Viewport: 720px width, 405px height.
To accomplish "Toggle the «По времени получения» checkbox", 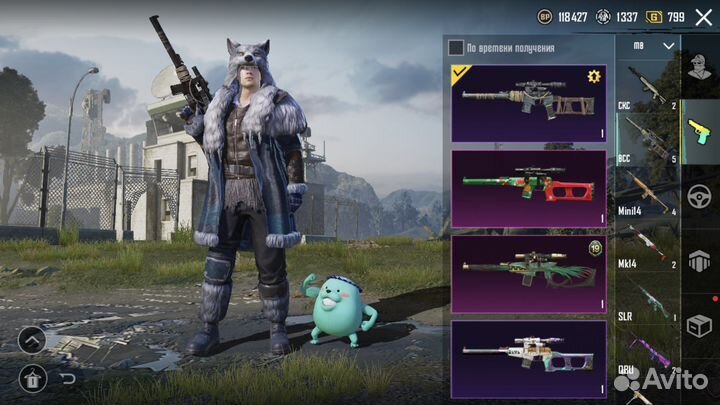I will point(456,47).
